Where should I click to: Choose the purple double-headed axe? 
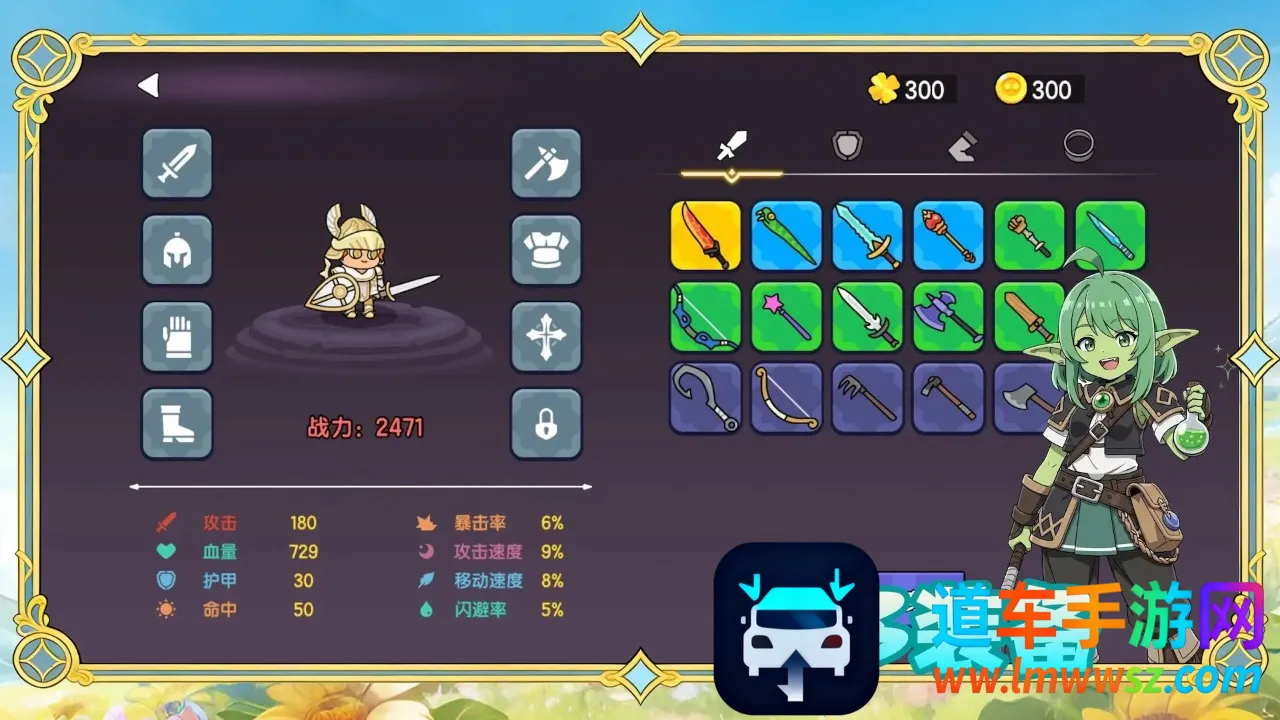(949, 317)
